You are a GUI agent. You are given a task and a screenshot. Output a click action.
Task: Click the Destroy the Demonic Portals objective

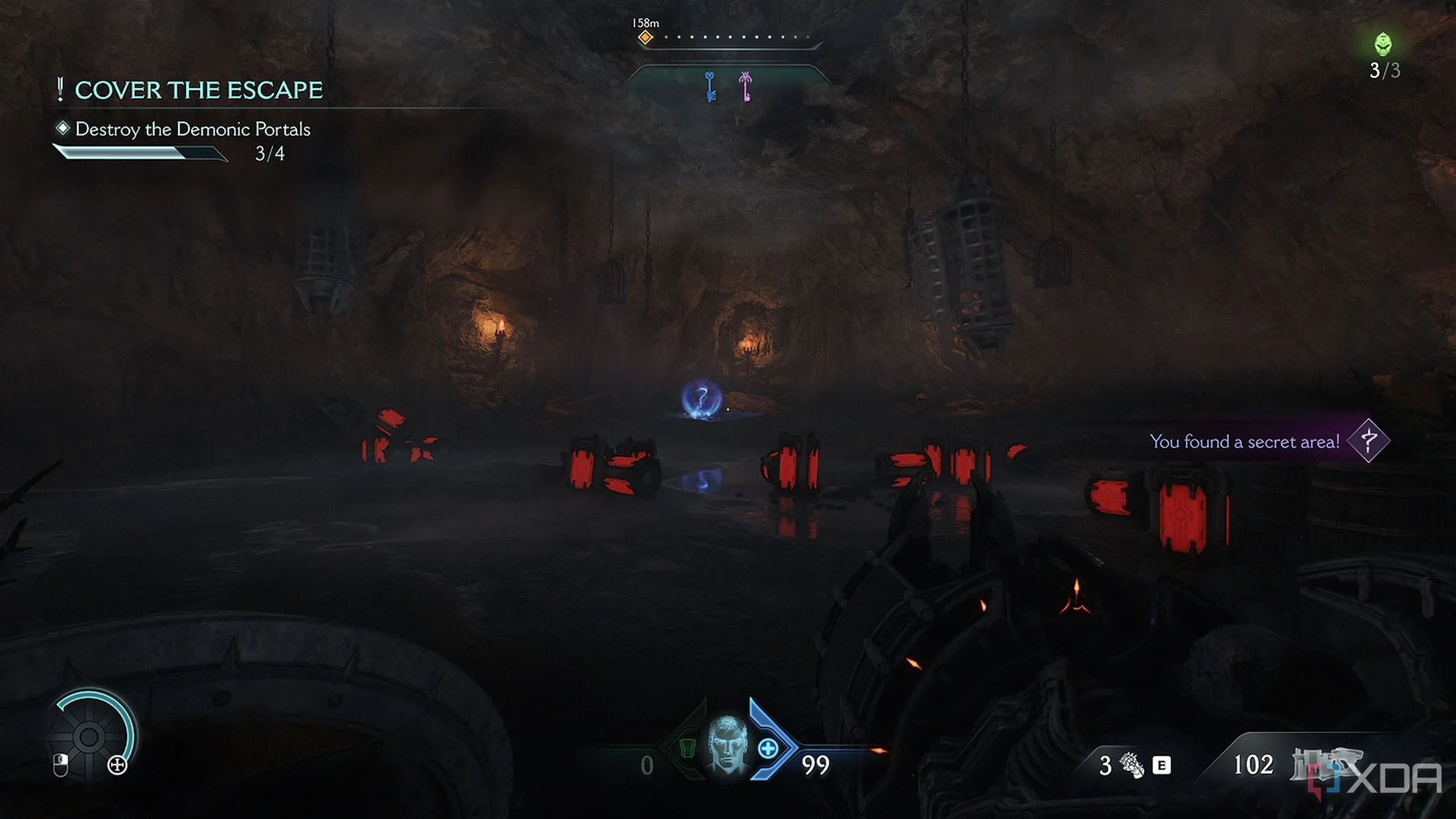(x=192, y=129)
